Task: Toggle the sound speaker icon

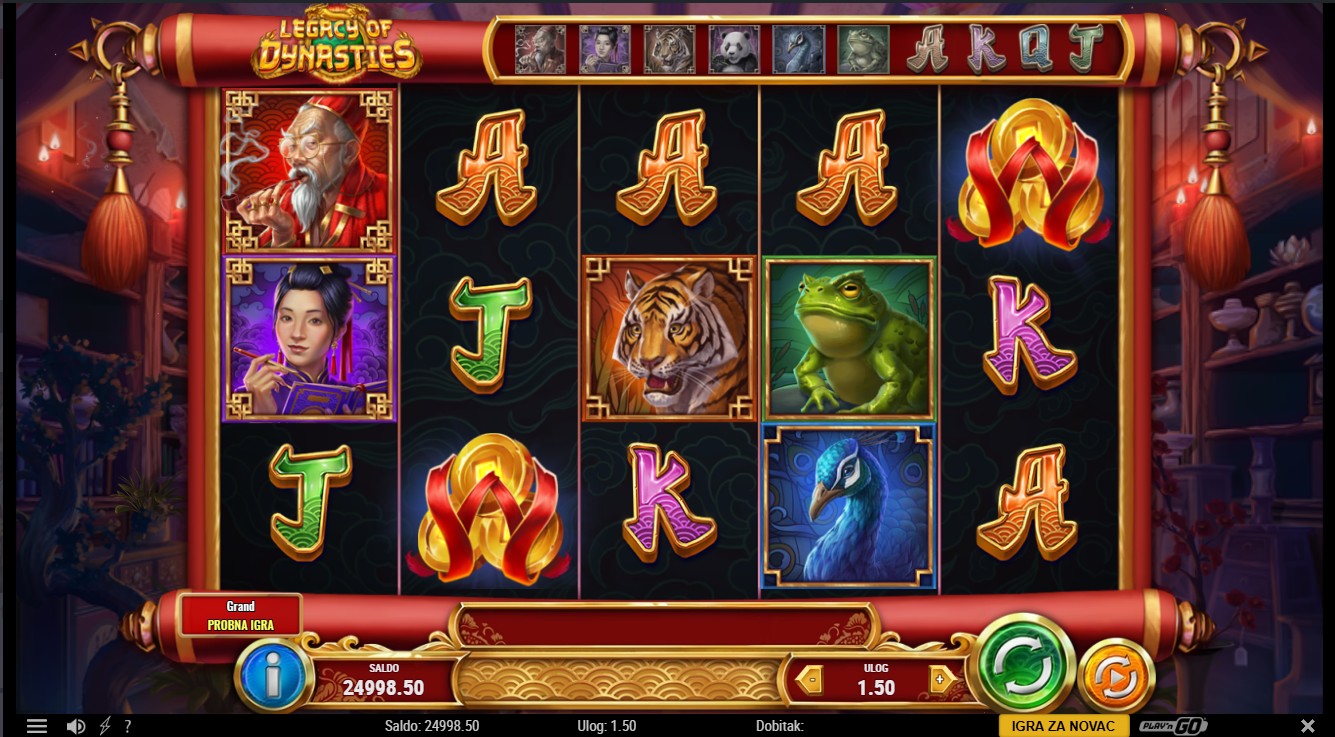Action: [x=75, y=726]
